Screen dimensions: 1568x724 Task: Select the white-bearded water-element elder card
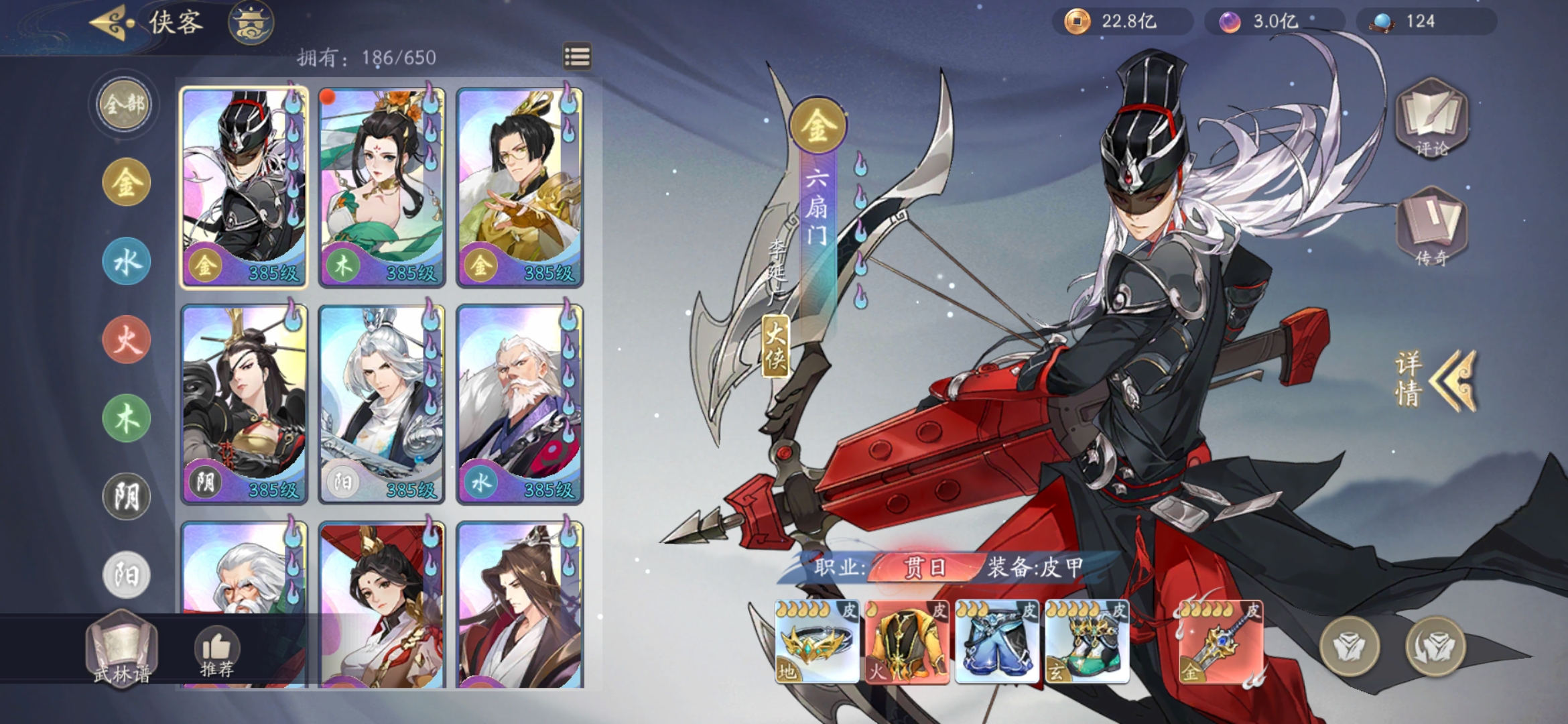click(519, 404)
